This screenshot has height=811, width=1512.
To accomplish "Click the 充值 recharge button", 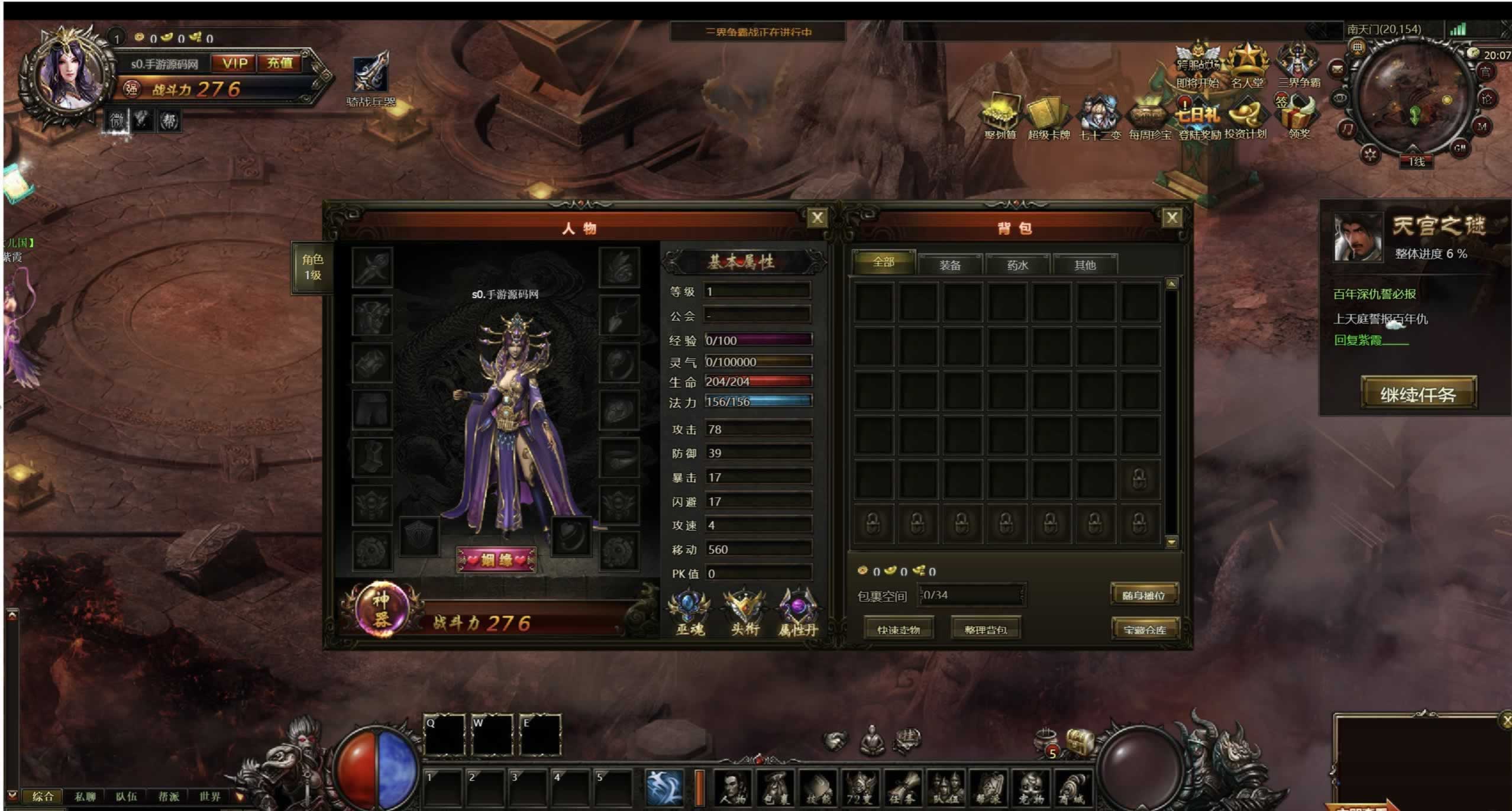I will click(x=280, y=63).
